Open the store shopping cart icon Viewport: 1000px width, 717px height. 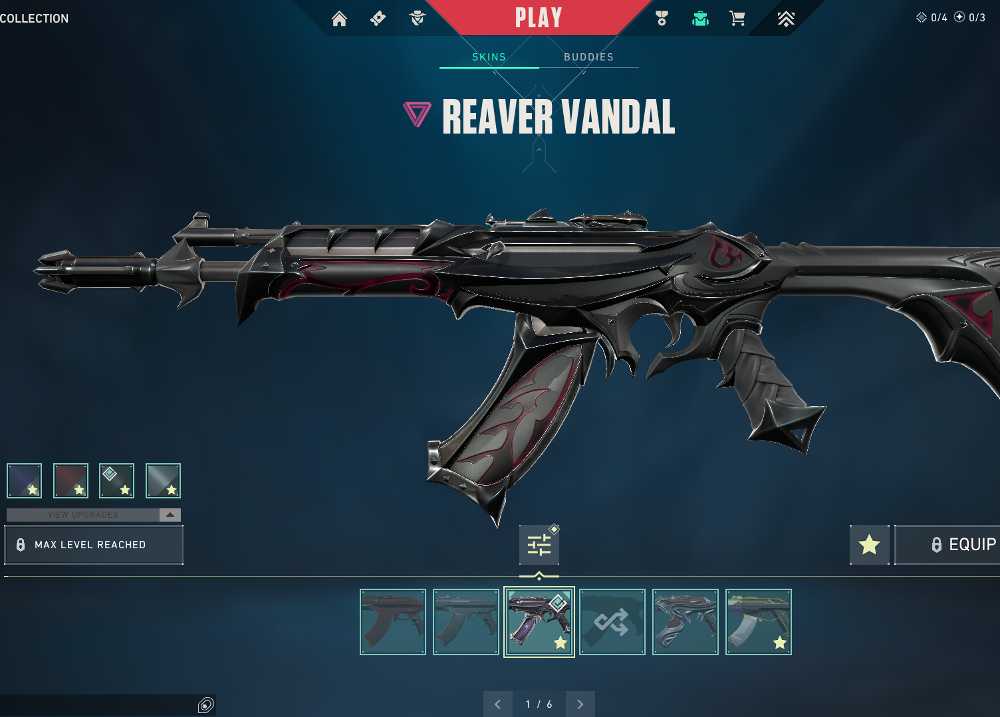coord(737,18)
